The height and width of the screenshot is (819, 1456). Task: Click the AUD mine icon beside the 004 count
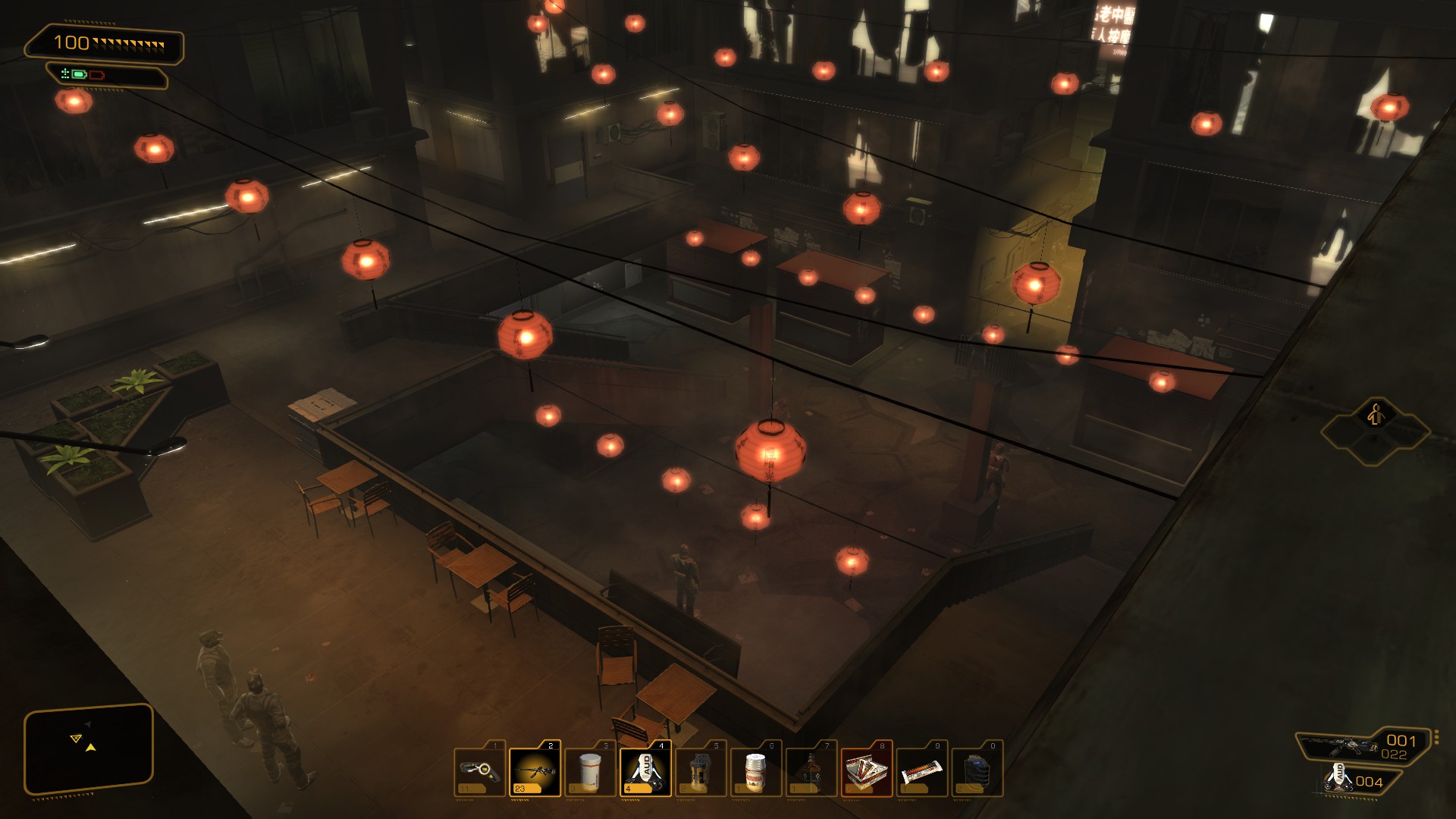(1338, 780)
